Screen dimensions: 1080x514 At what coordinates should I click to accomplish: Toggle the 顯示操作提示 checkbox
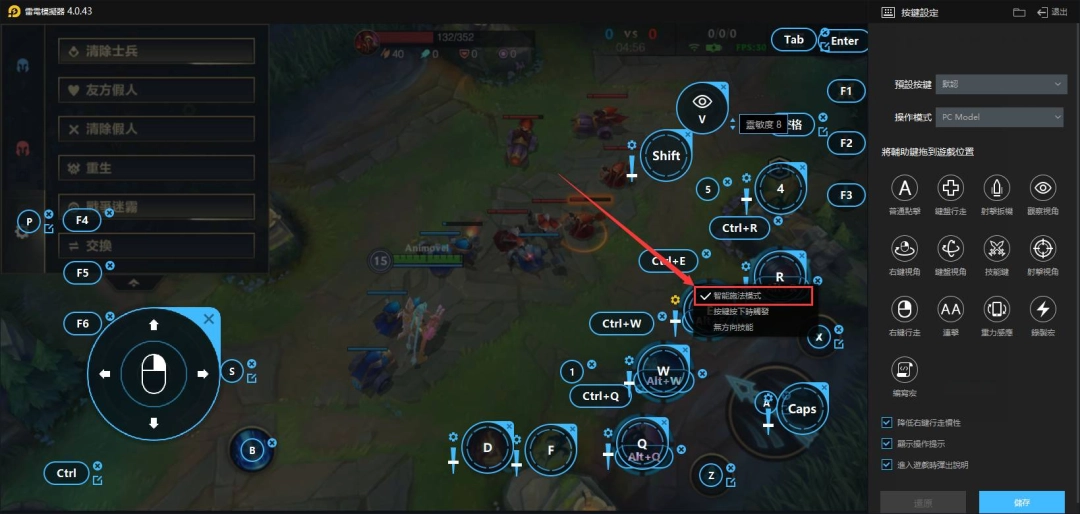887,443
